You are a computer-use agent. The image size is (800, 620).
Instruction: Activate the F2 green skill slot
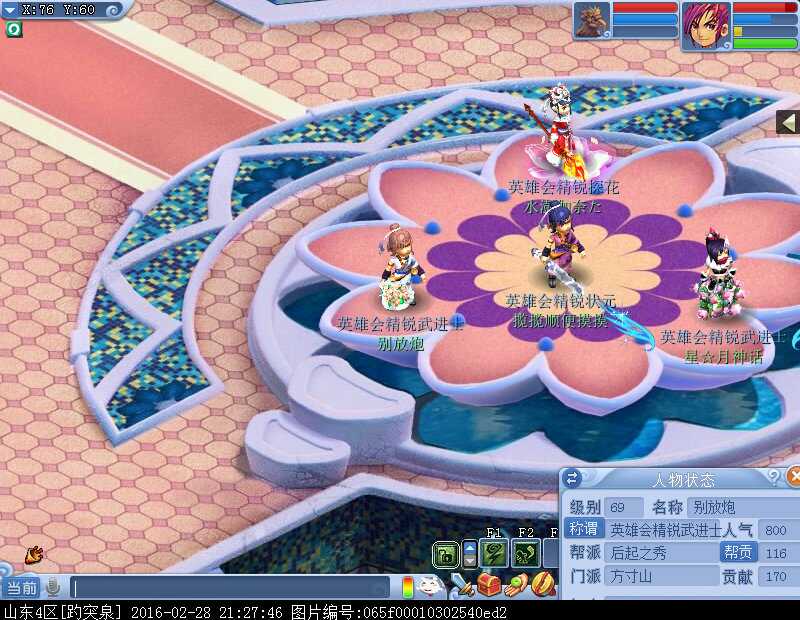click(x=526, y=553)
